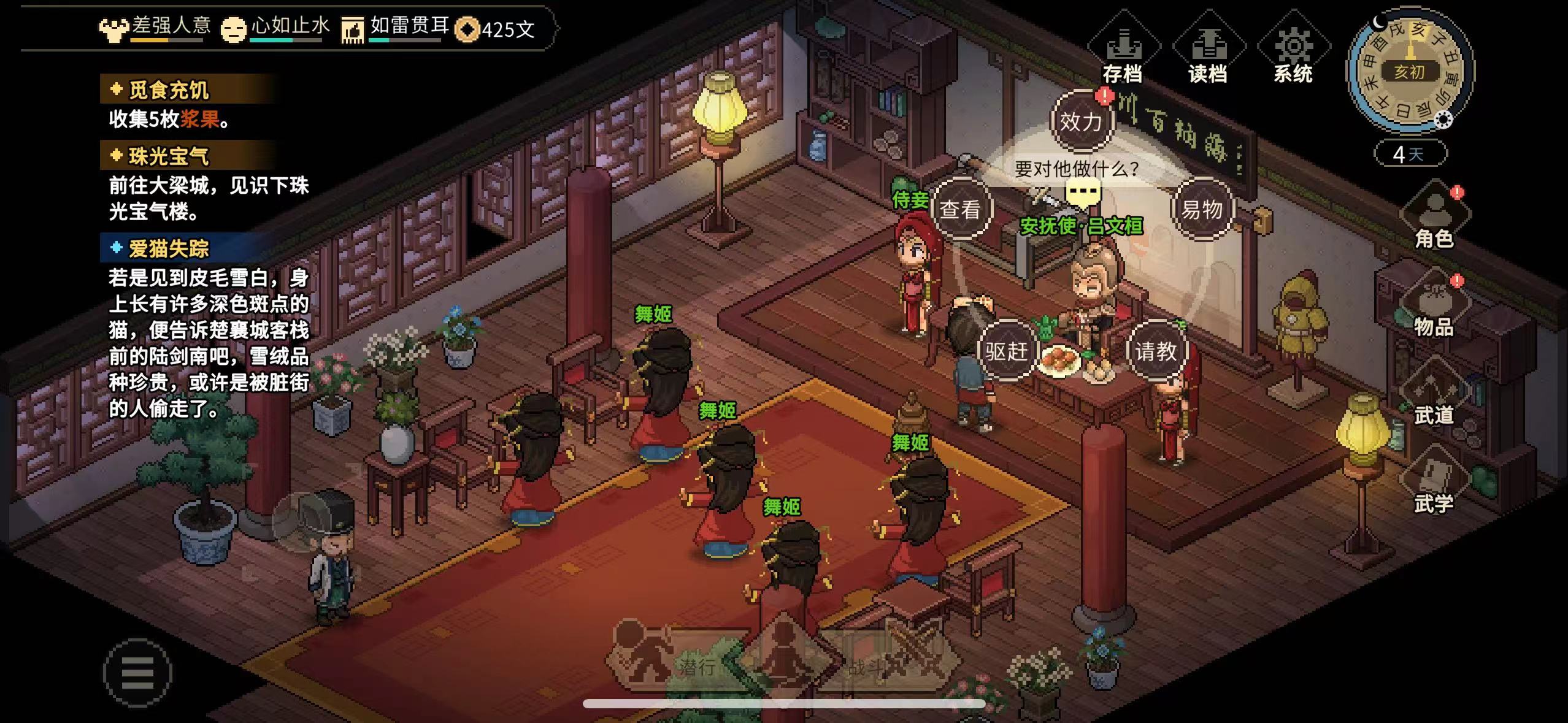This screenshot has height=723, width=1568.
Task: Pick the 驱赶 action bubble
Action: (1006, 351)
